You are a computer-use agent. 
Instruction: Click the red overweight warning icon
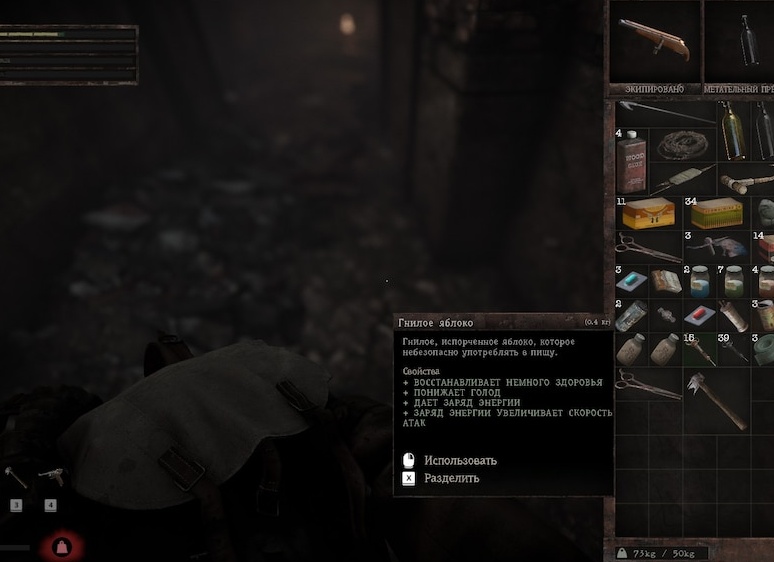59,547
